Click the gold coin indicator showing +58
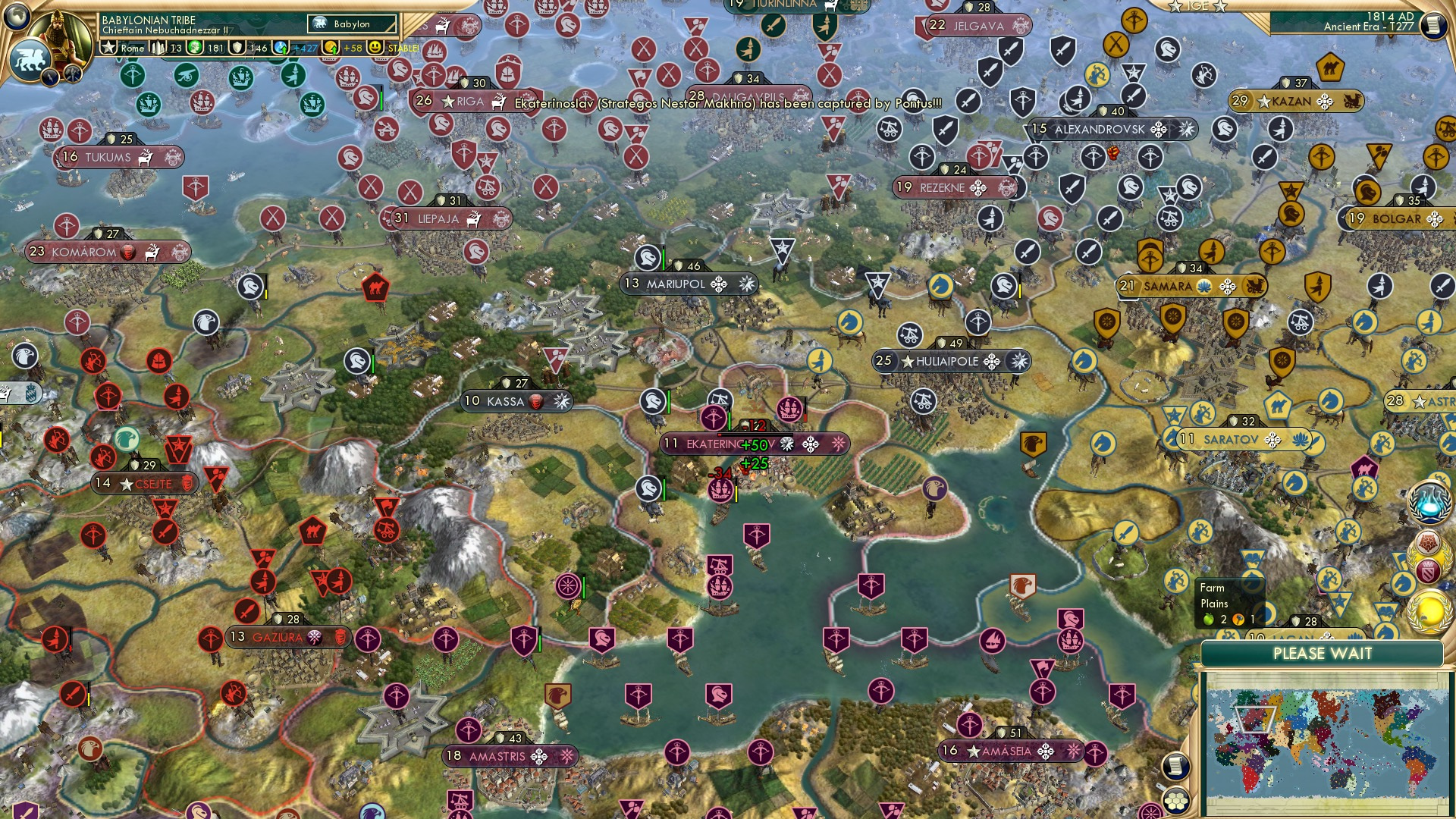Image resolution: width=1456 pixels, height=819 pixels. click(331, 48)
